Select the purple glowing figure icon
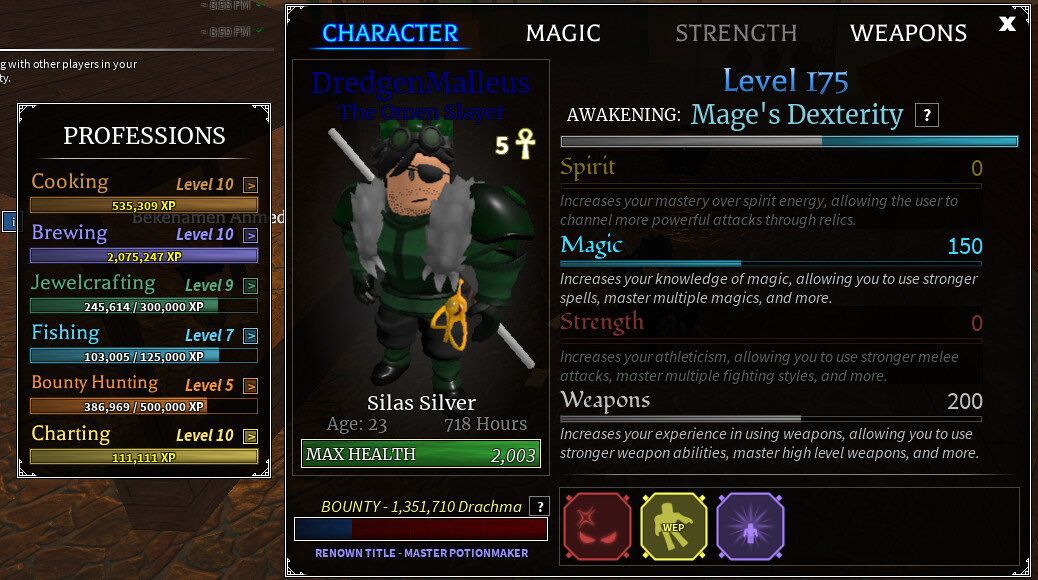The image size is (1038, 580). coord(750,526)
